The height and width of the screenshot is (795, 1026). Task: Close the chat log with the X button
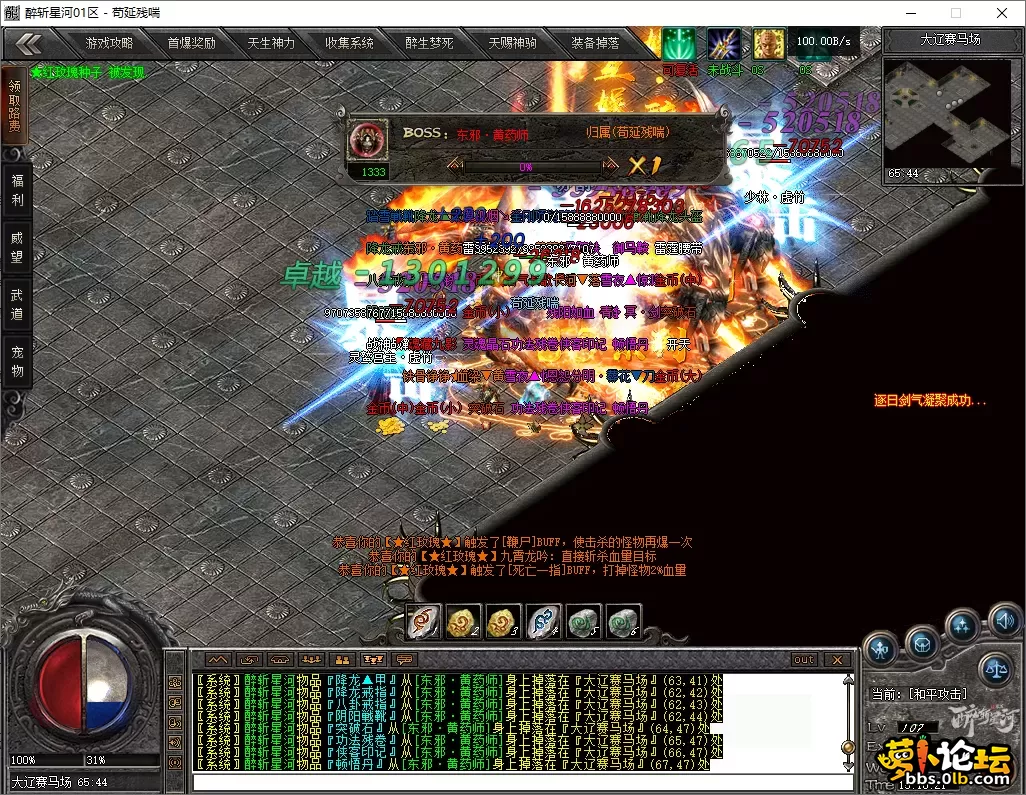836,660
